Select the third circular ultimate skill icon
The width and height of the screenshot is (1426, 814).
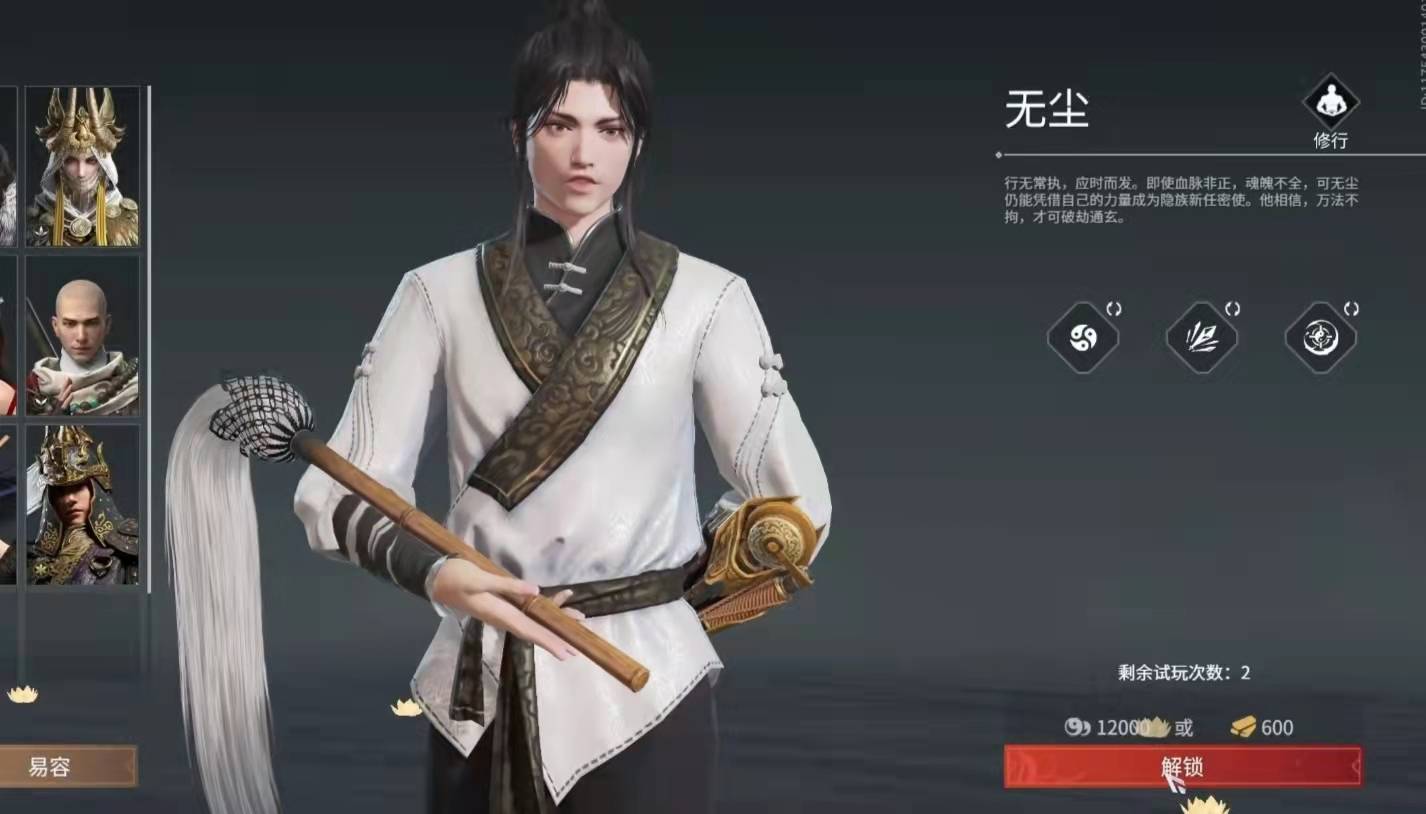[x=1319, y=338]
